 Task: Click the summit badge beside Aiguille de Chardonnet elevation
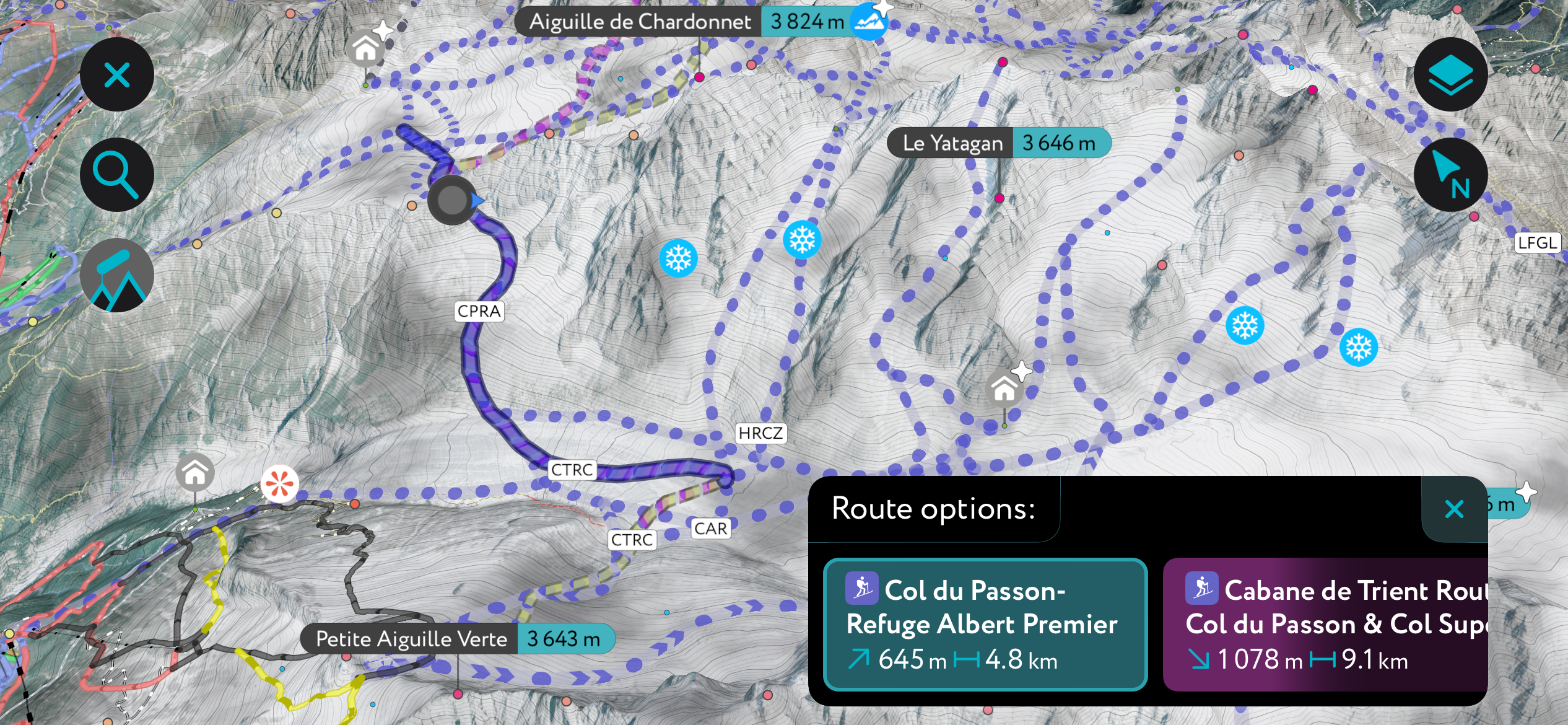(868, 20)
